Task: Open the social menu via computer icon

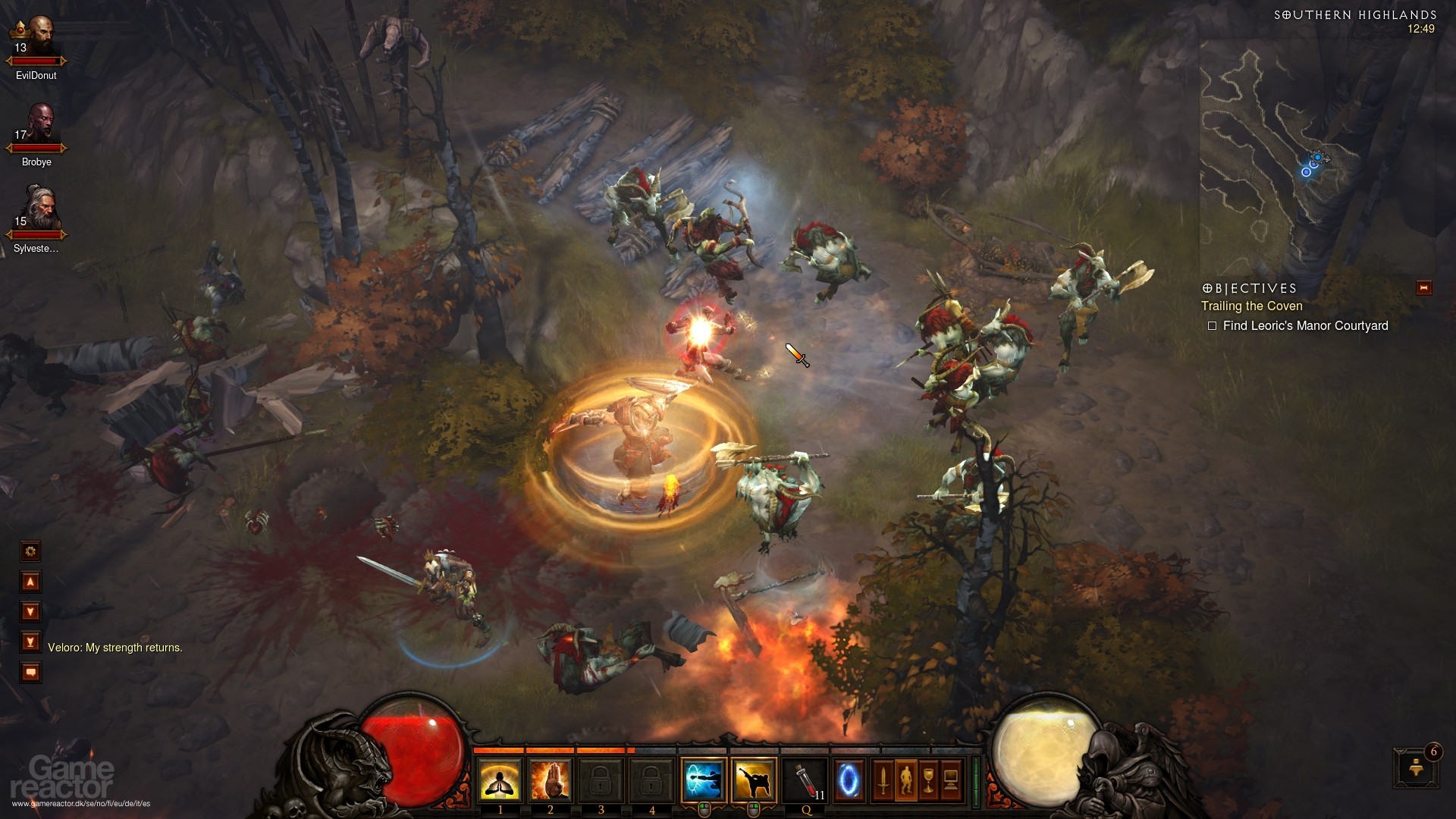Action: pyautogui.click(x=951, y=781)
